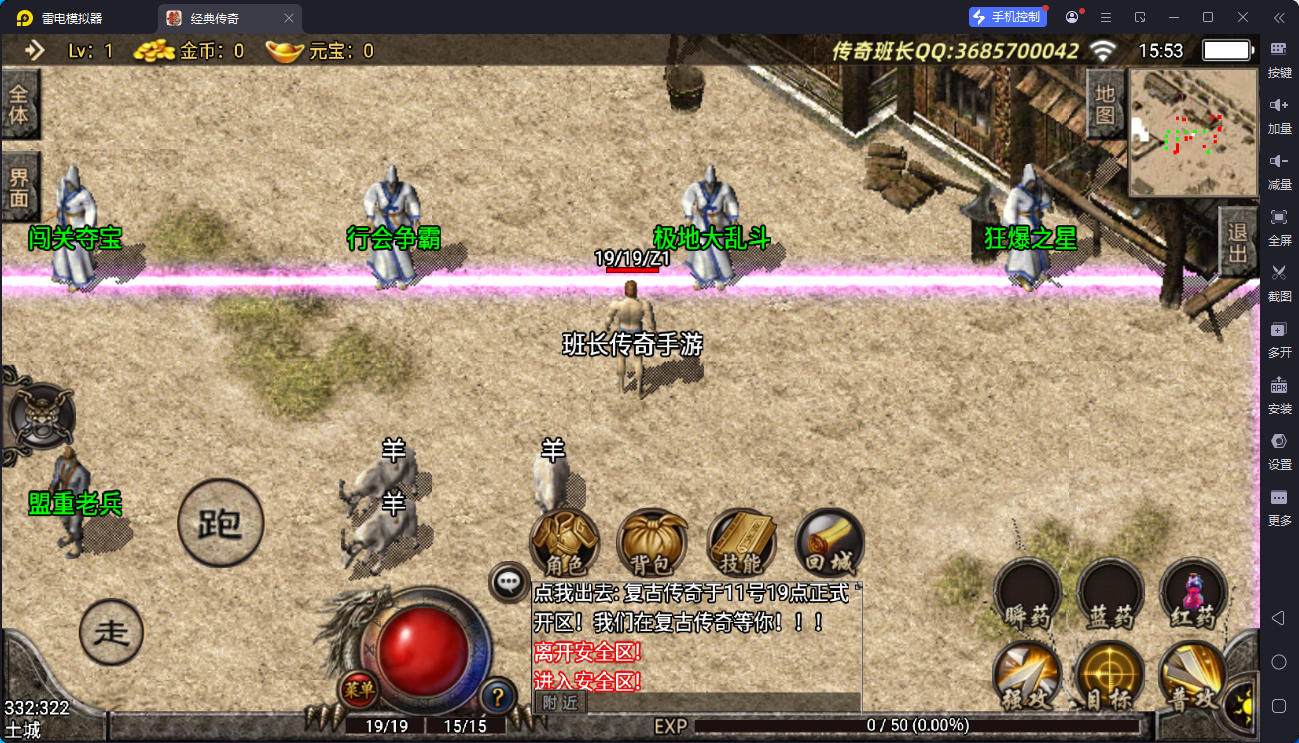The width and height of the screenshot is (1299, 743).
Task: Click the 退出 exit button
Action: tap(1238, 243)
